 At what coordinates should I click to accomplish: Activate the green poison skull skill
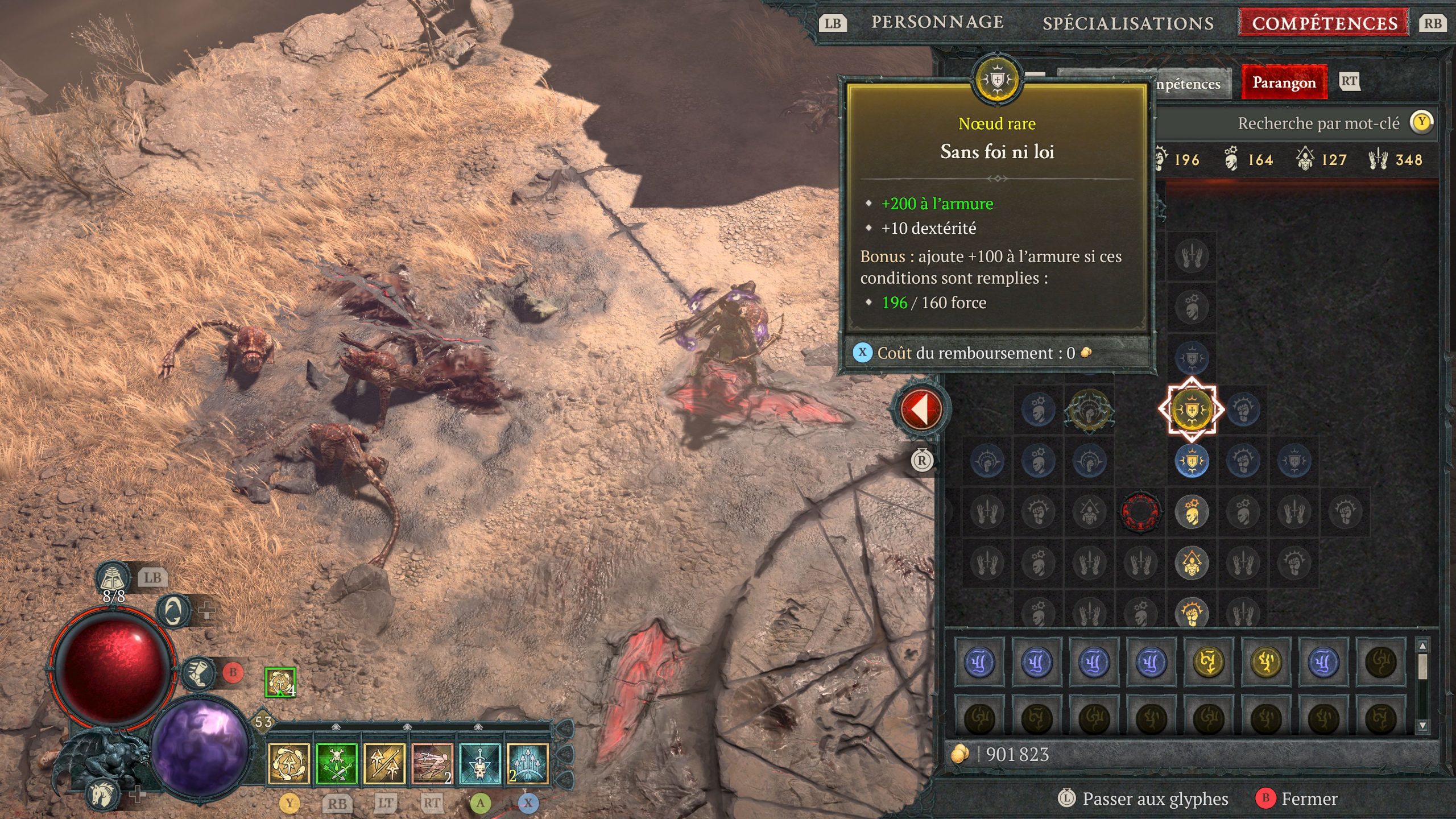coord(336,763)
